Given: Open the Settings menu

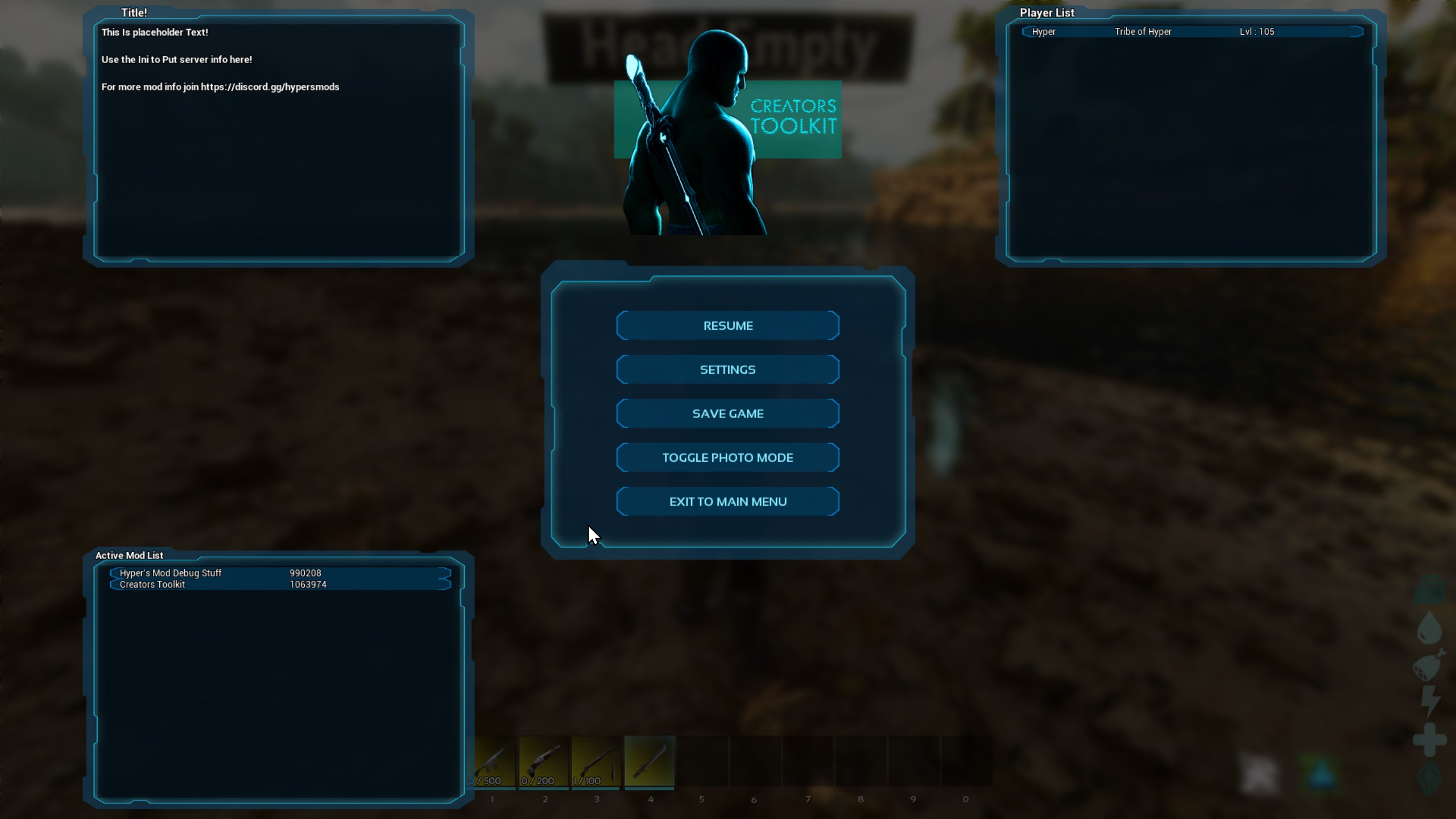Looking at the screenshot, I should tap(728, 369).
